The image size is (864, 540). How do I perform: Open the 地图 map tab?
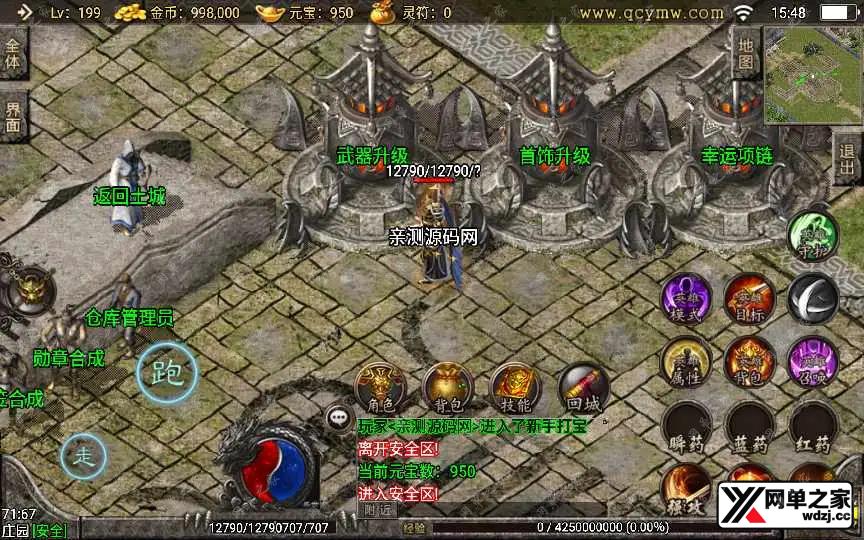[746, 52]
